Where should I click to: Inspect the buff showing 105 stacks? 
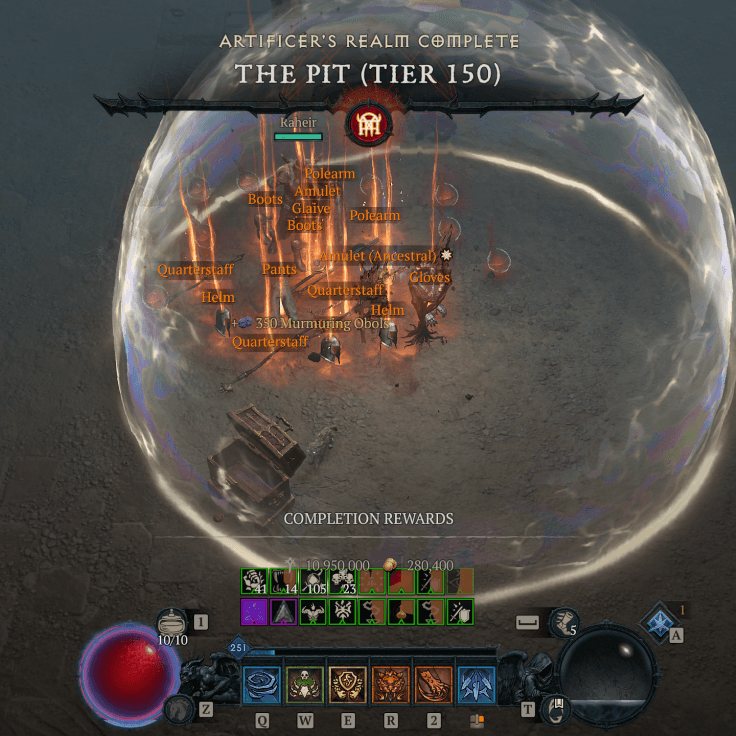[314, 582]
